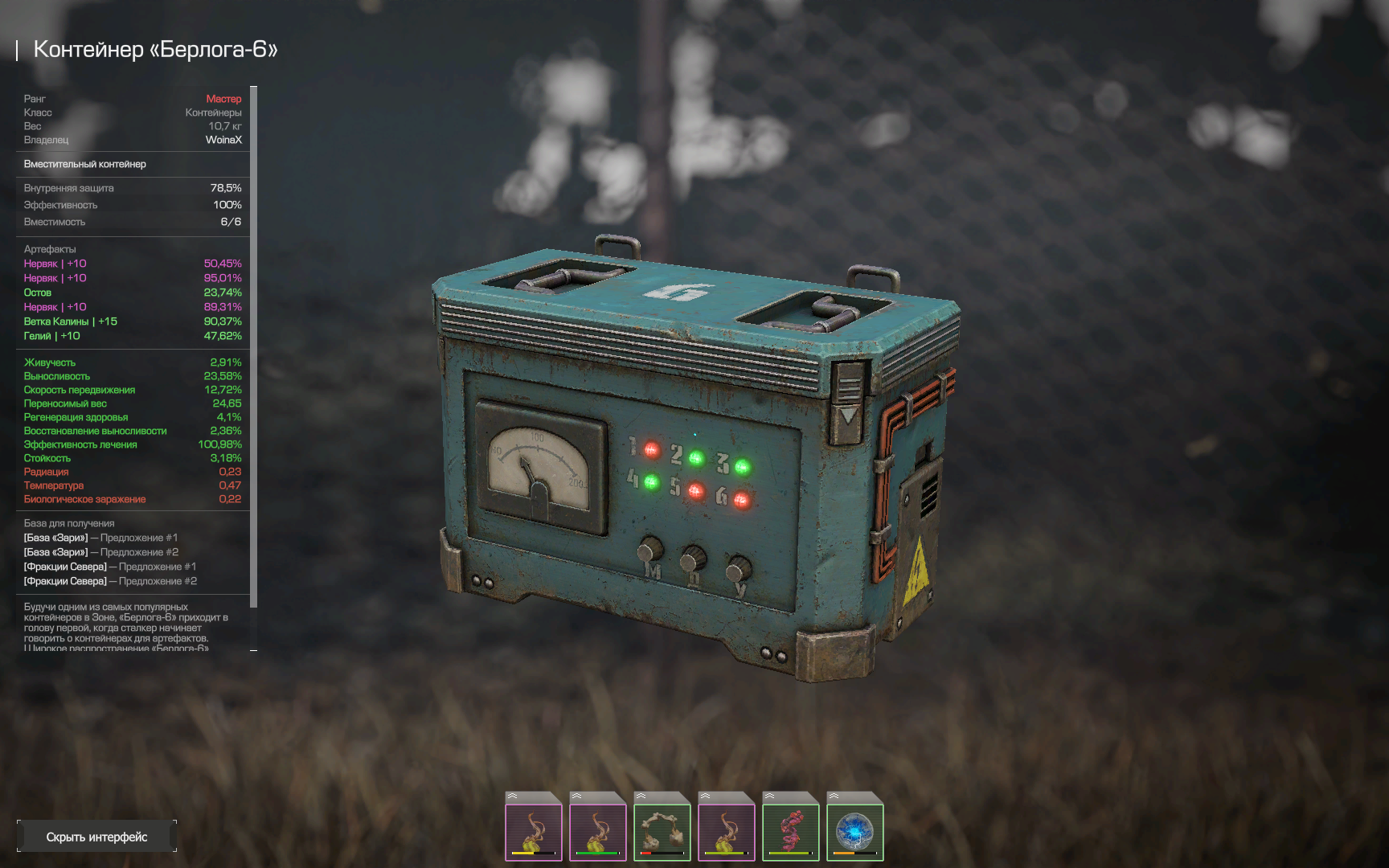The height and width of the screenshot is (868, 1389).
Task: Select the Червяк row showing 50,45%
Action: [133, 264]
